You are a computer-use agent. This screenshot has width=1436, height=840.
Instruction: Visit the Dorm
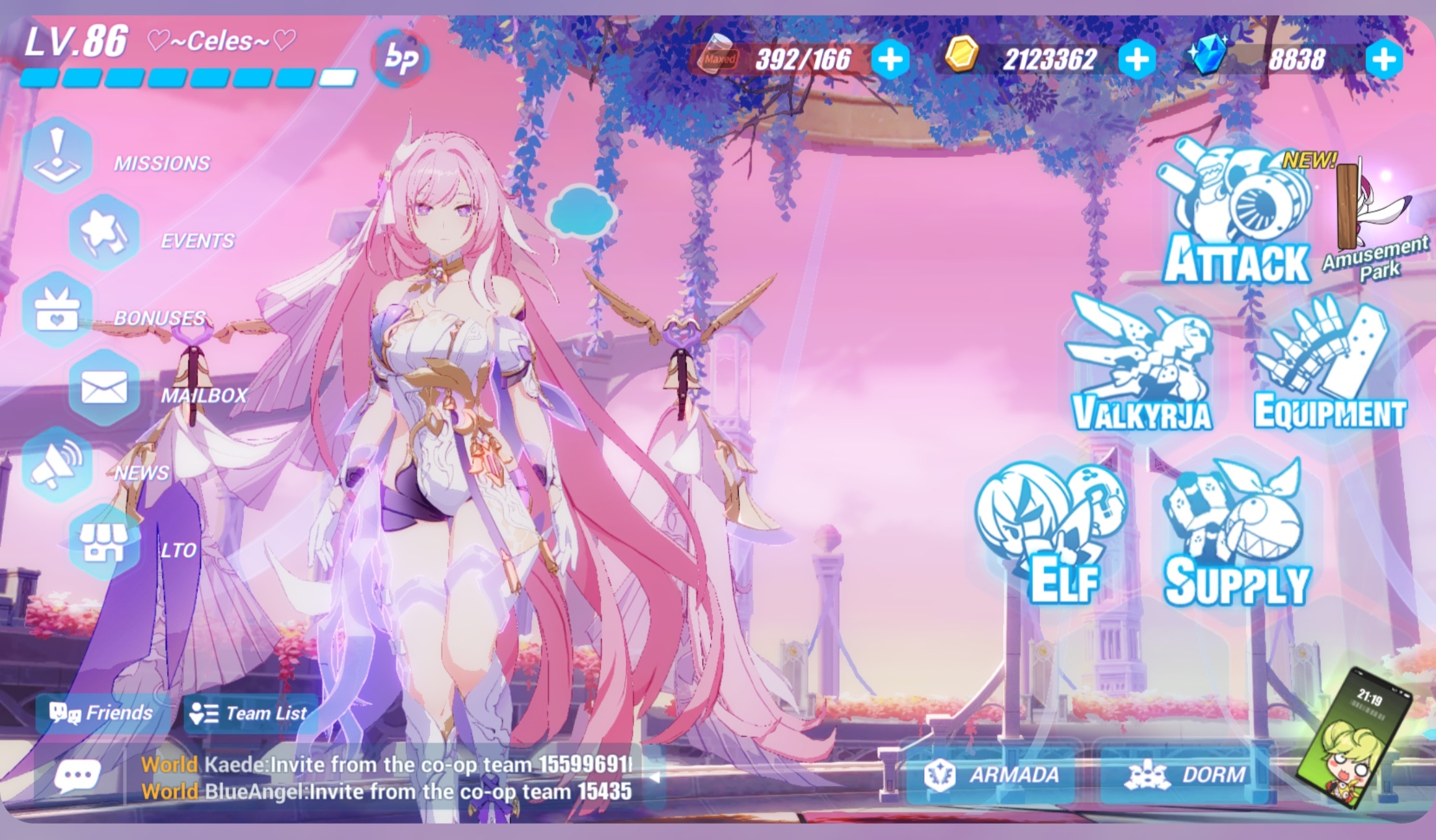(x=1190, y=775)
